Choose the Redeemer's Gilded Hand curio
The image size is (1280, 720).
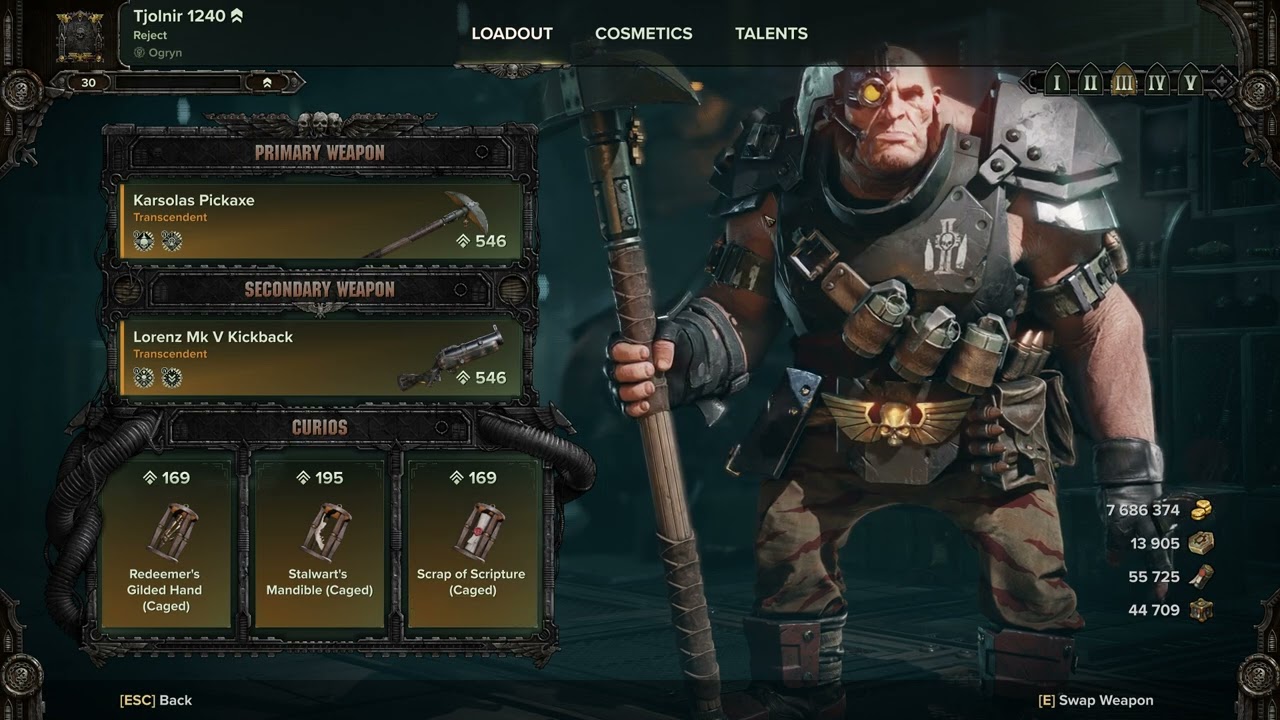pyautogui.click(x=165, y=541)
